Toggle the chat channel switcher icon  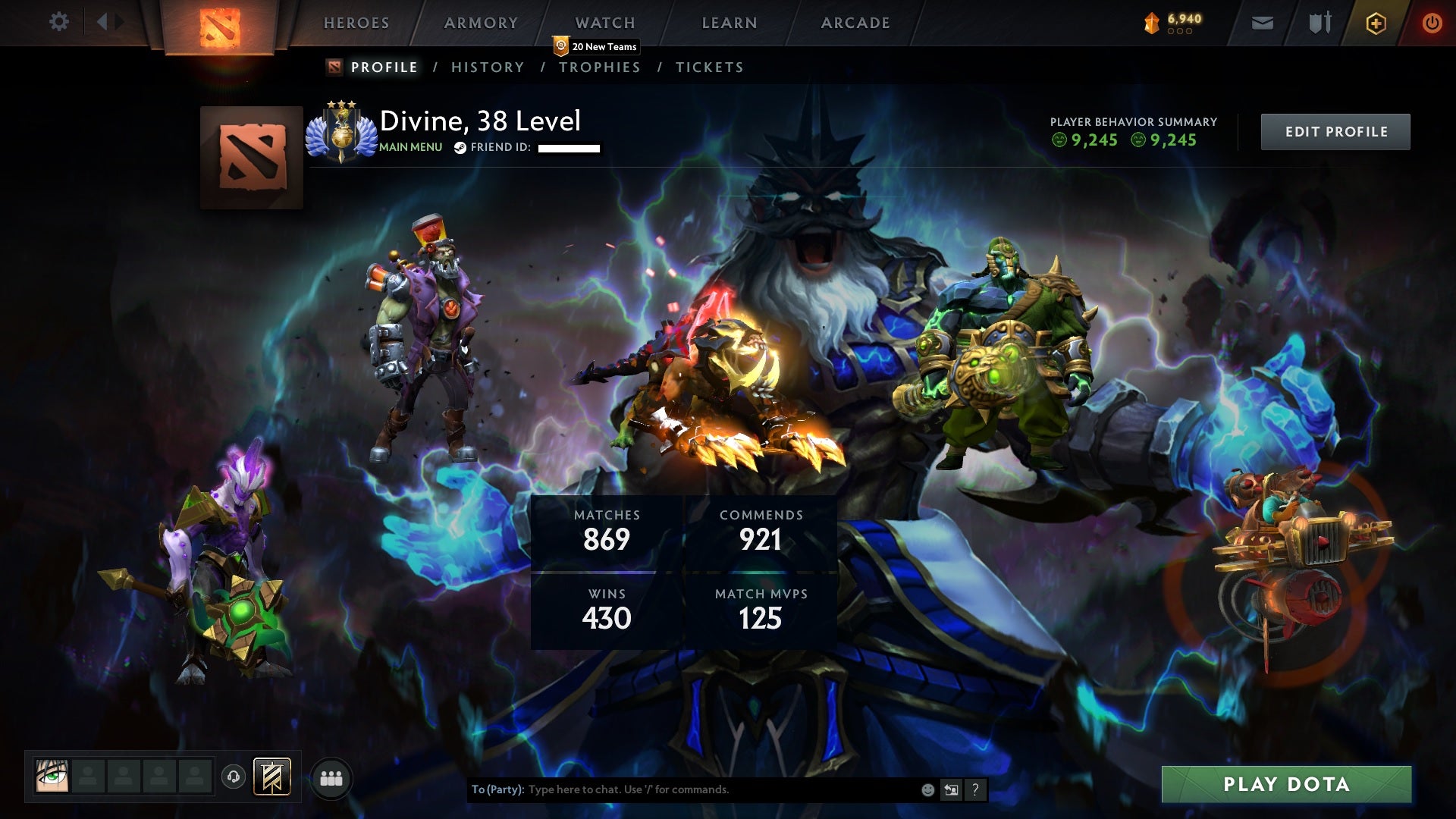(951, 789)
